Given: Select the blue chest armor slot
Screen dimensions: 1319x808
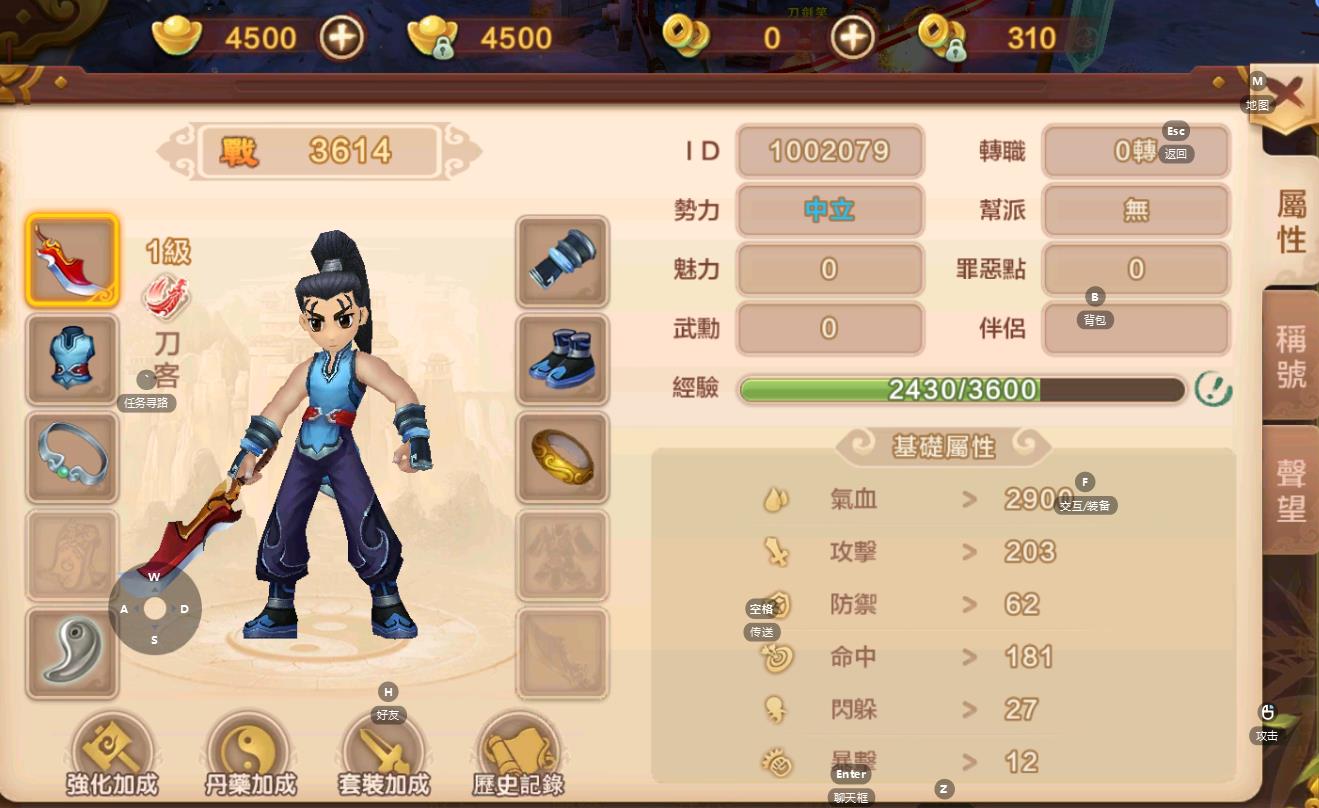Looking at the screenshot, I should 72,359.
